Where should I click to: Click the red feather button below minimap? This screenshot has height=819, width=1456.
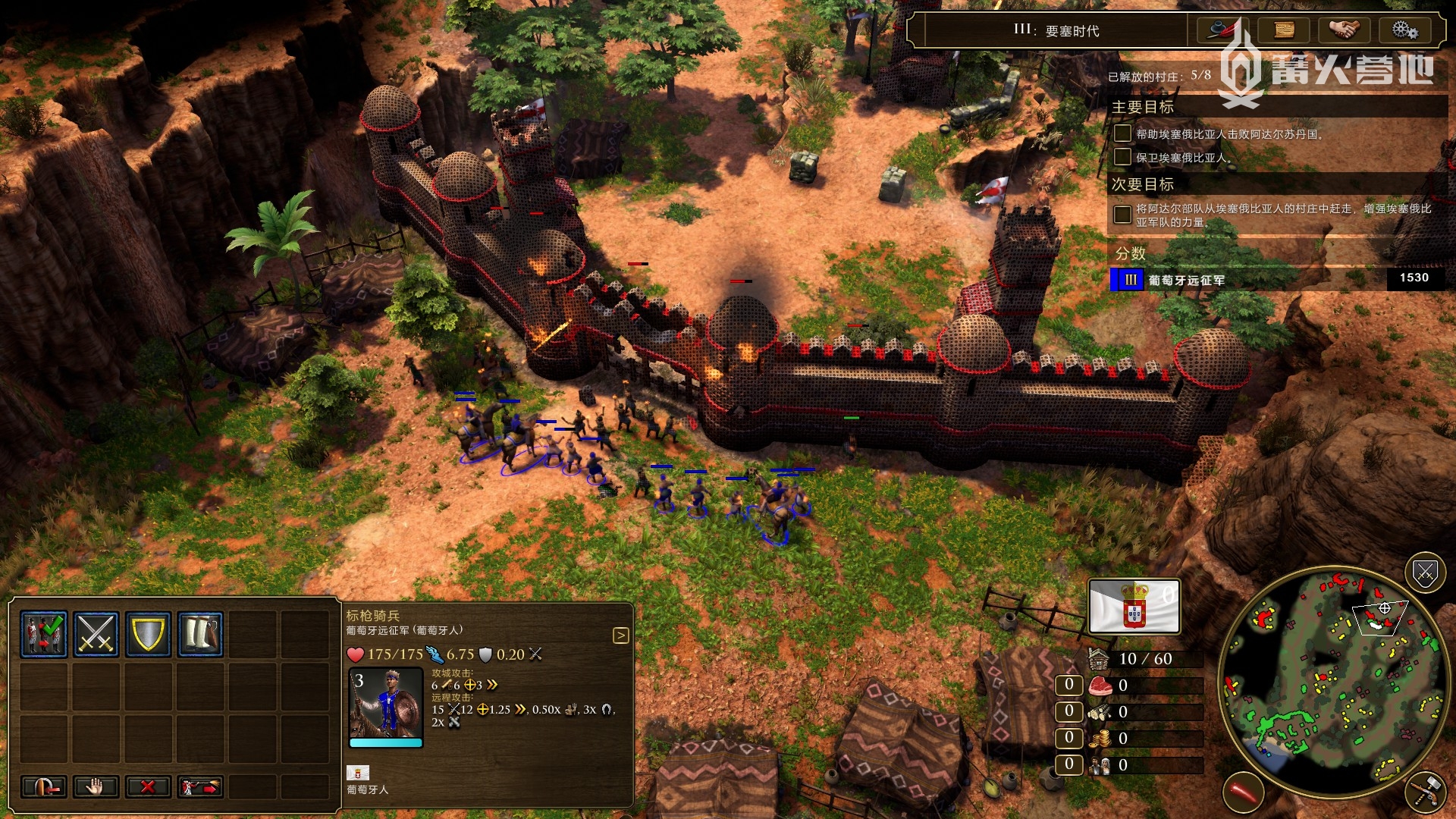[x=1243, y=792]
